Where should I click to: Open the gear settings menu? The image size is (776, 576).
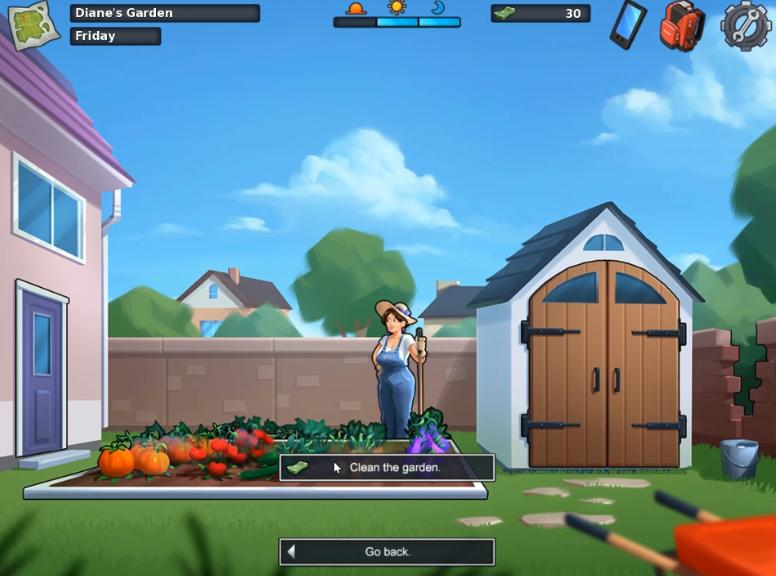pos(745,25)
